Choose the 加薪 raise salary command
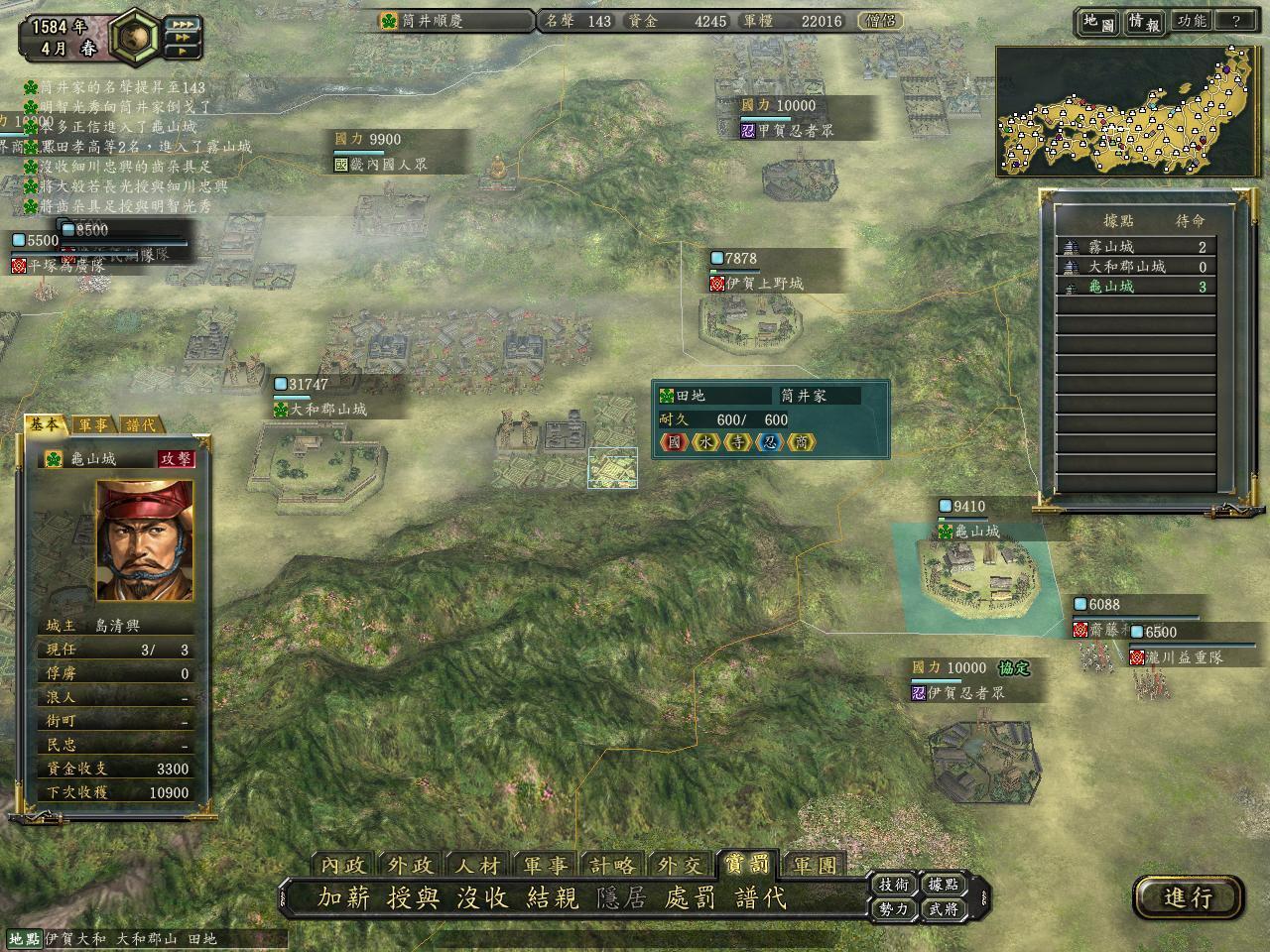 pos(344,897)
